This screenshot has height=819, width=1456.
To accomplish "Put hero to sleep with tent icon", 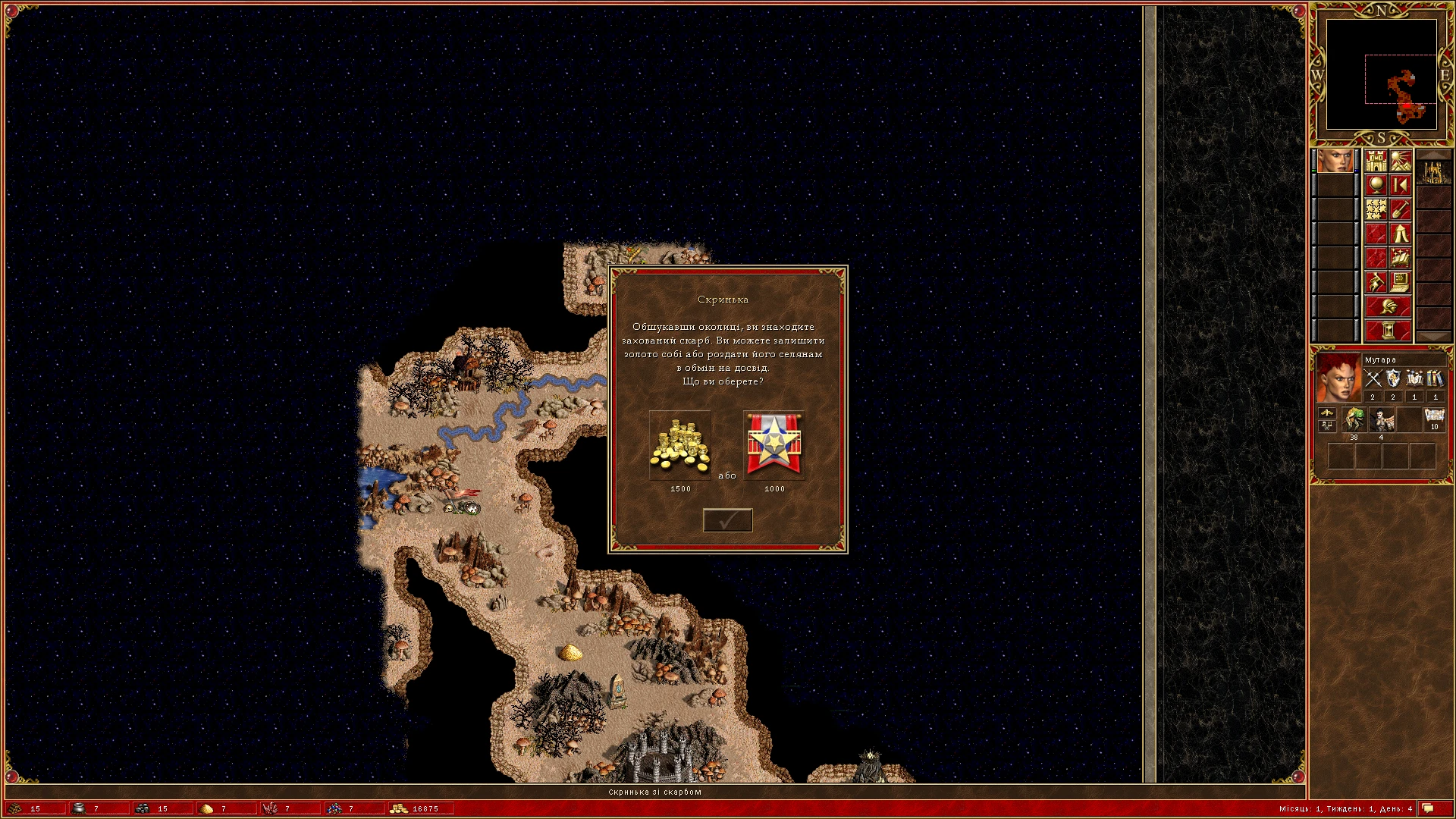I will [x=1401, y=234].
